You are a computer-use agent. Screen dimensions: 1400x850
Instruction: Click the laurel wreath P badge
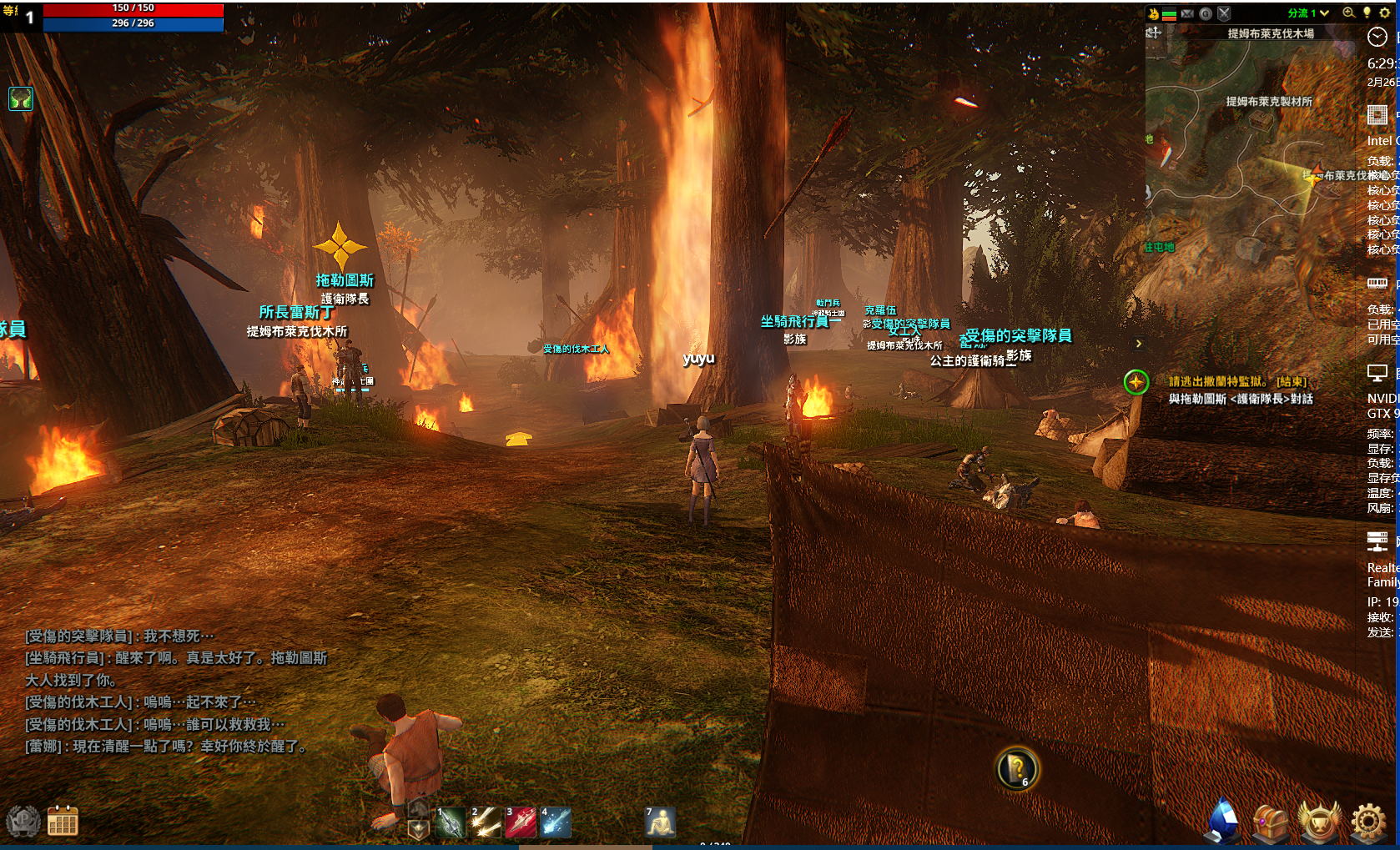23,822
